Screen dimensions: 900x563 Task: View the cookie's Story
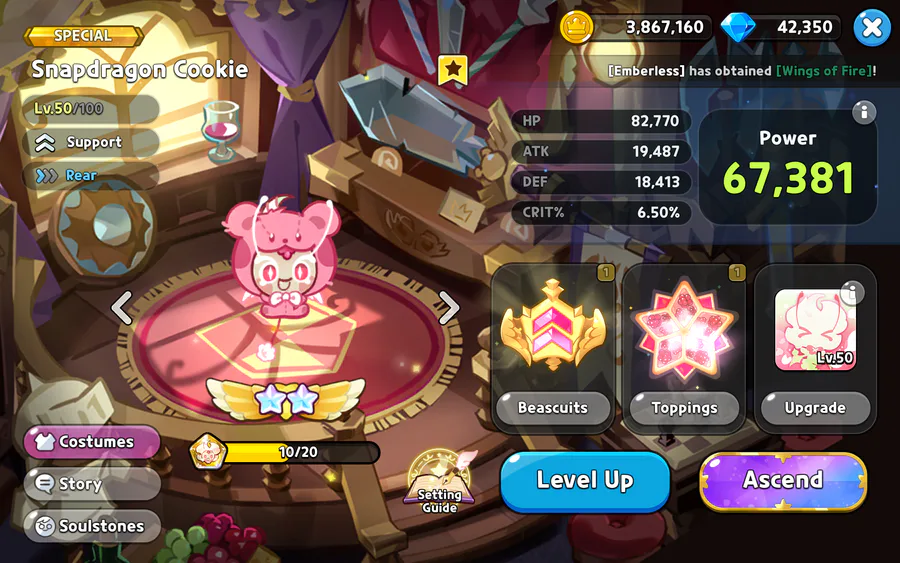tap(92, 484)
